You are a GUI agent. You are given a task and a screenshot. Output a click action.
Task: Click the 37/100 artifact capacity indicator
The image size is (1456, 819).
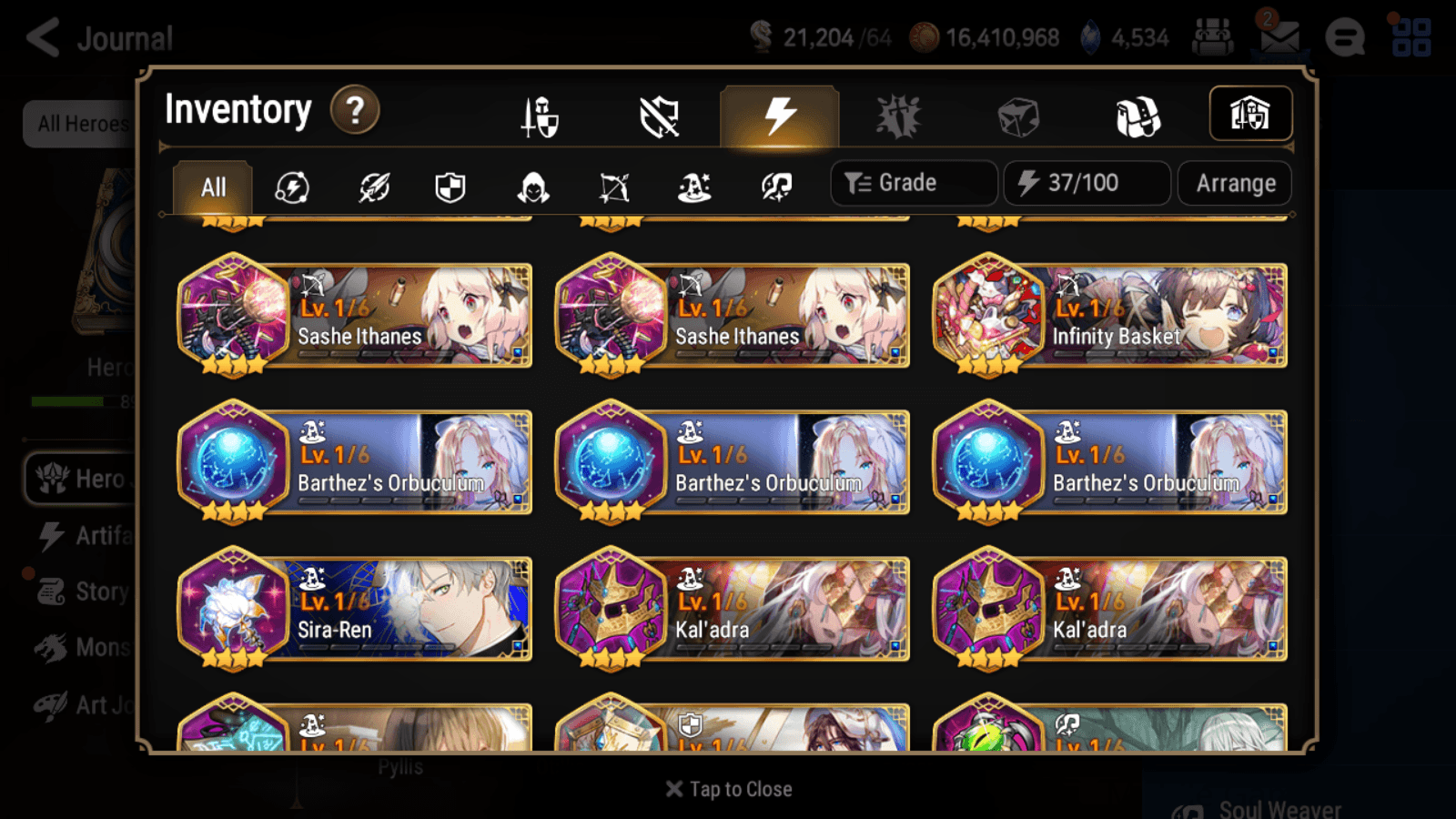pyautogui.click(x=1087, y=183)
